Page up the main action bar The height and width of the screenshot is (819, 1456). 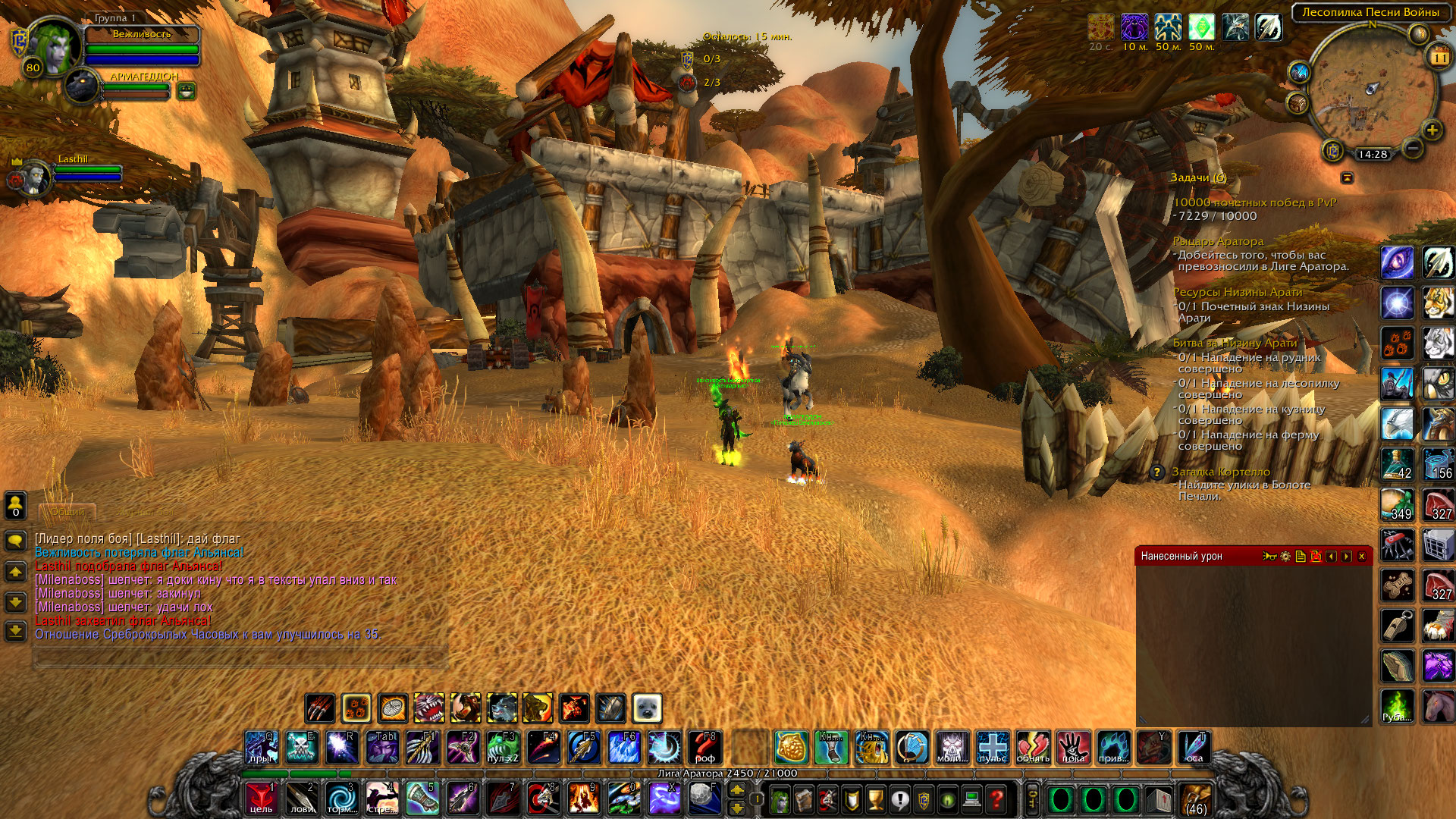point(736,790)
